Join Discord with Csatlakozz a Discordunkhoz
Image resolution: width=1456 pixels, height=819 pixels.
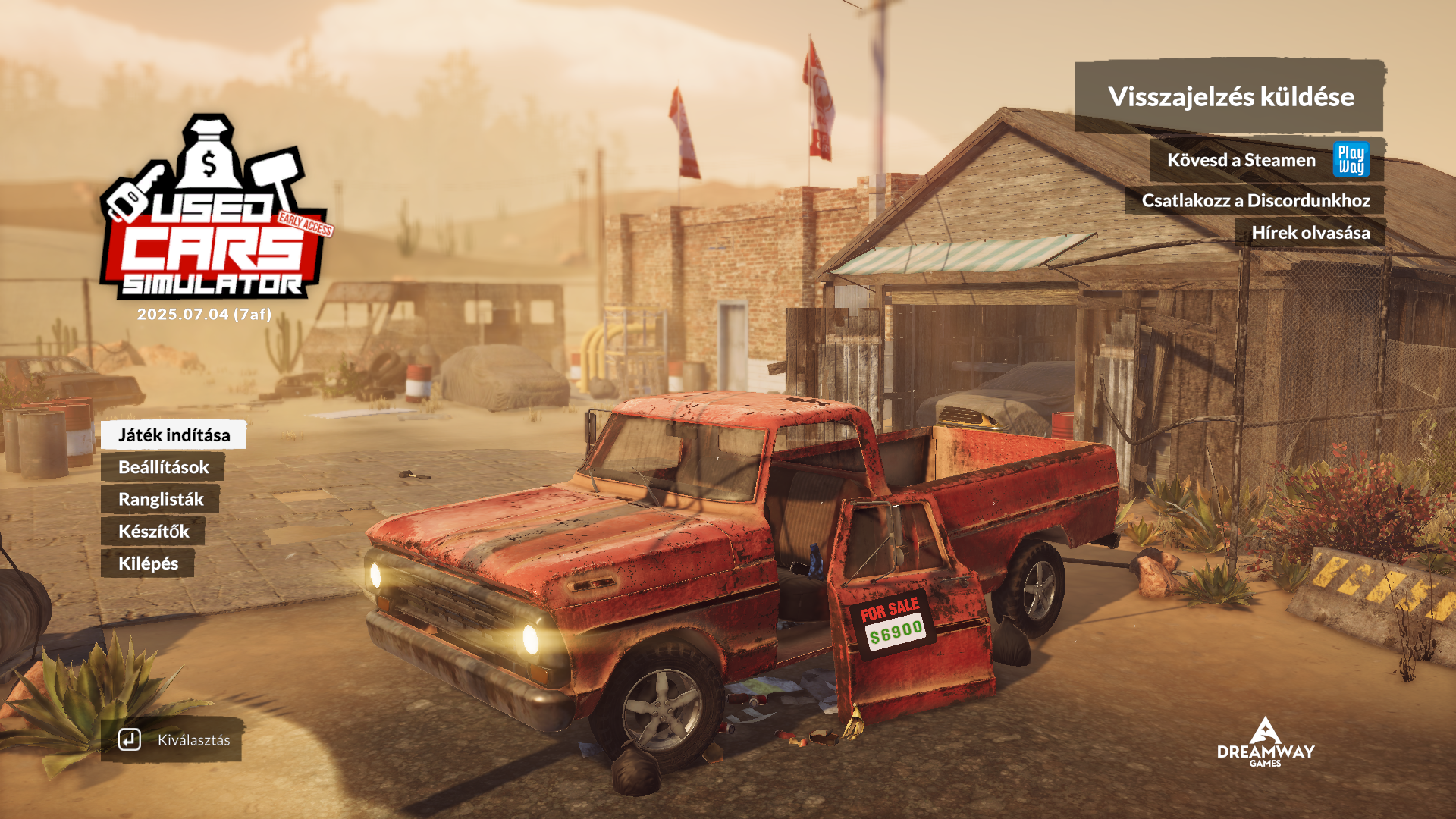(x=1256, y=200)
